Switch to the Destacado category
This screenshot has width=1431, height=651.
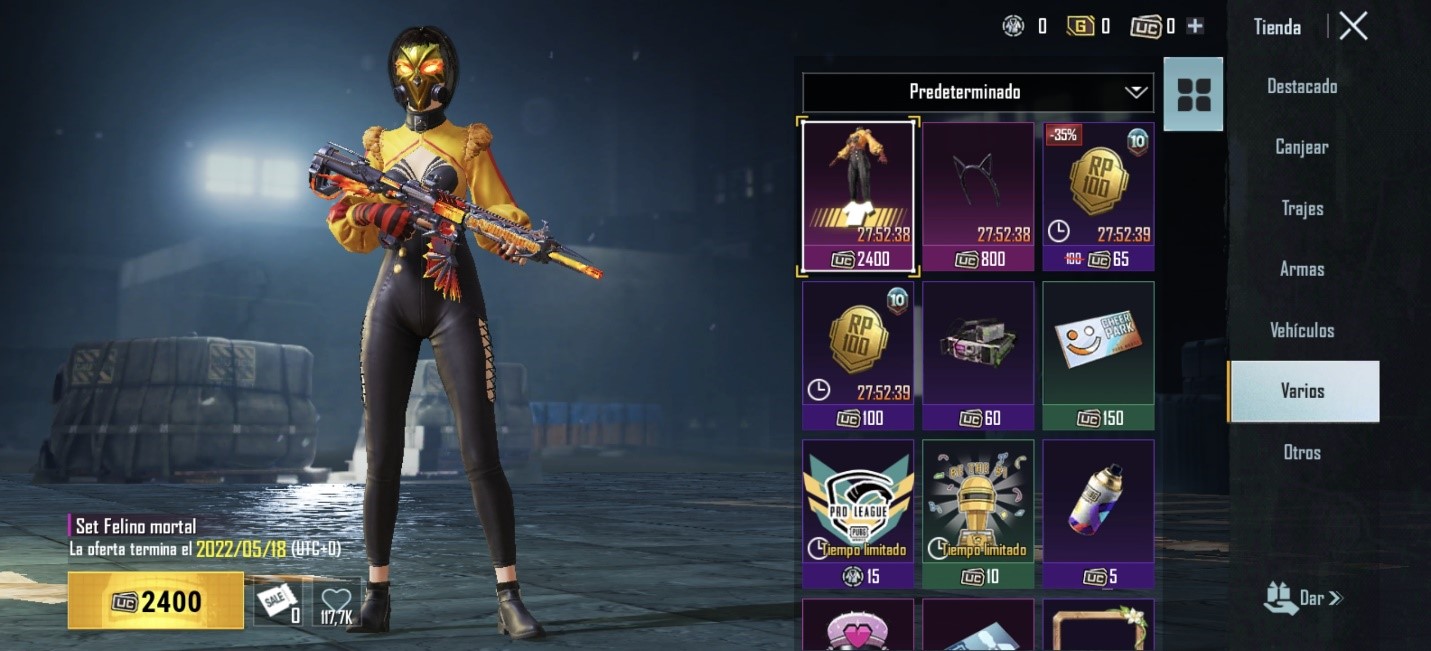pos(1302,86)
